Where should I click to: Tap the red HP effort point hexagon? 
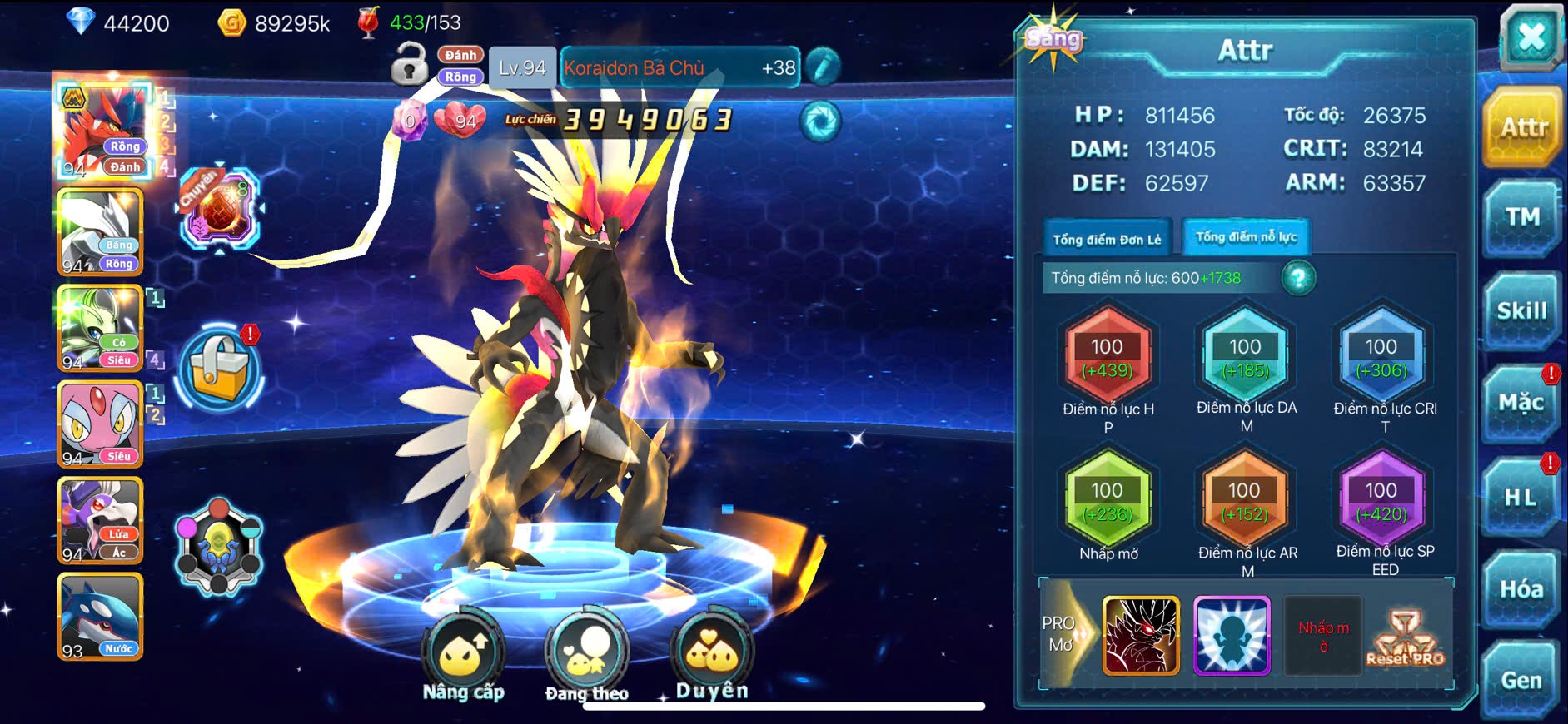[x=1108, y=358]
